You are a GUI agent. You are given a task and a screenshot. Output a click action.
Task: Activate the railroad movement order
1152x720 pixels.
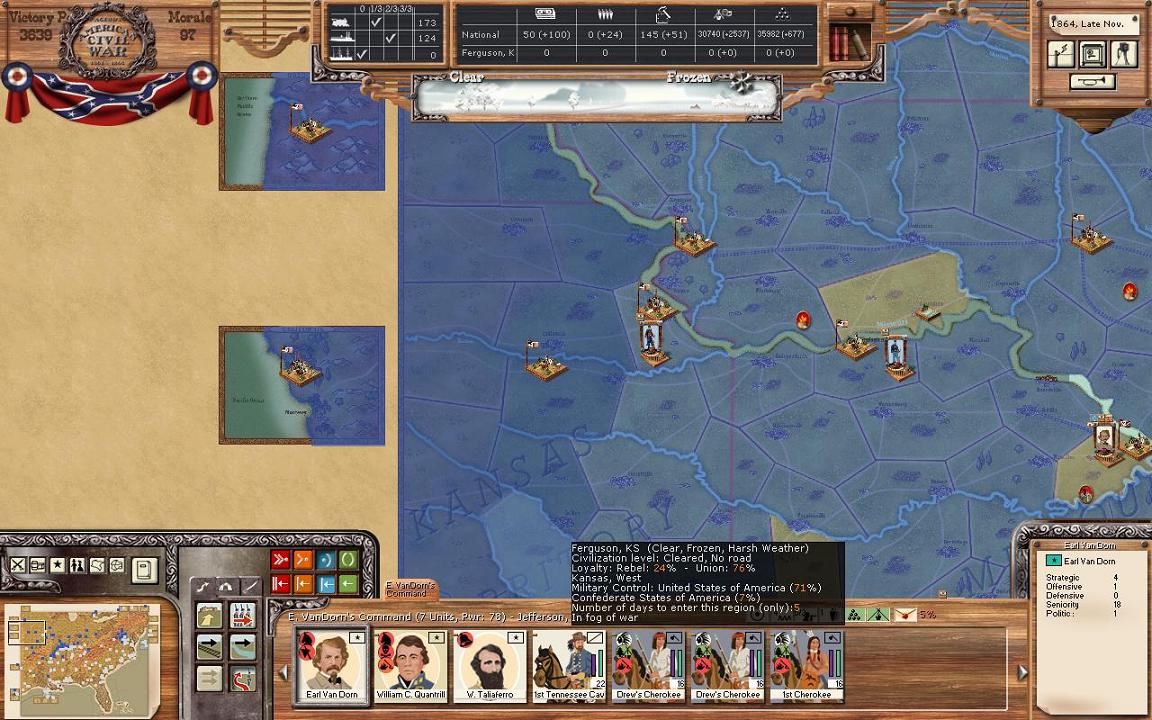209,647
